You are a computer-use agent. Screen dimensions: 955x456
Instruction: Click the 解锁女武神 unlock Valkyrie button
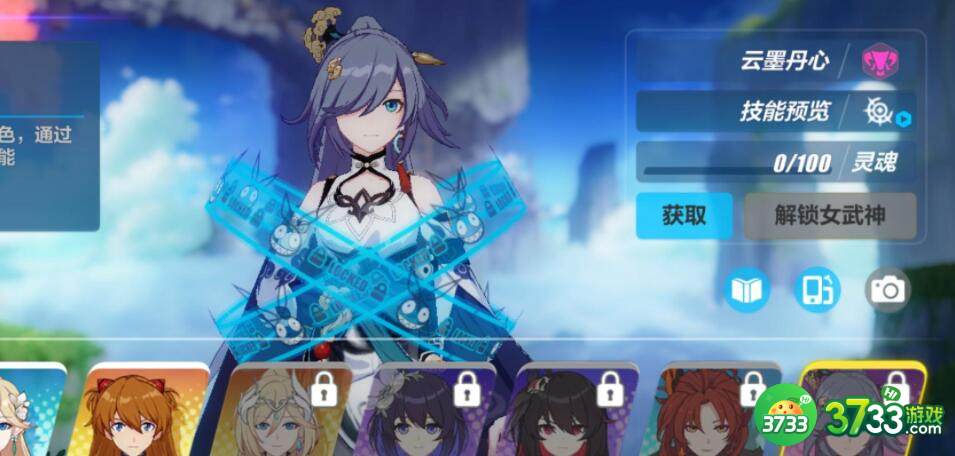pyautogui.click(x=829, y=215)
